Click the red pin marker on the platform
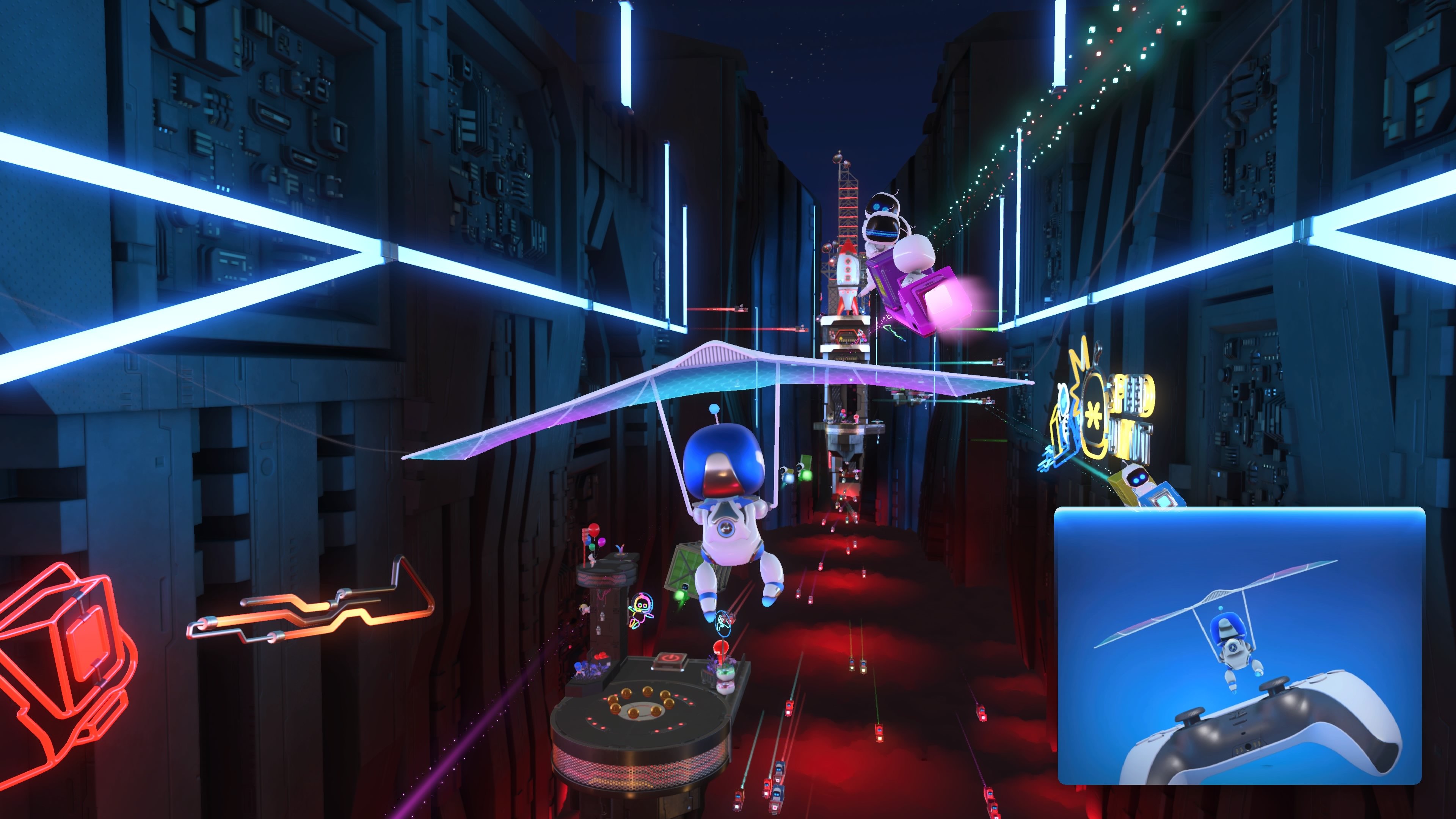The width and height of the screenshot is (1456, 819). (722, 647)
